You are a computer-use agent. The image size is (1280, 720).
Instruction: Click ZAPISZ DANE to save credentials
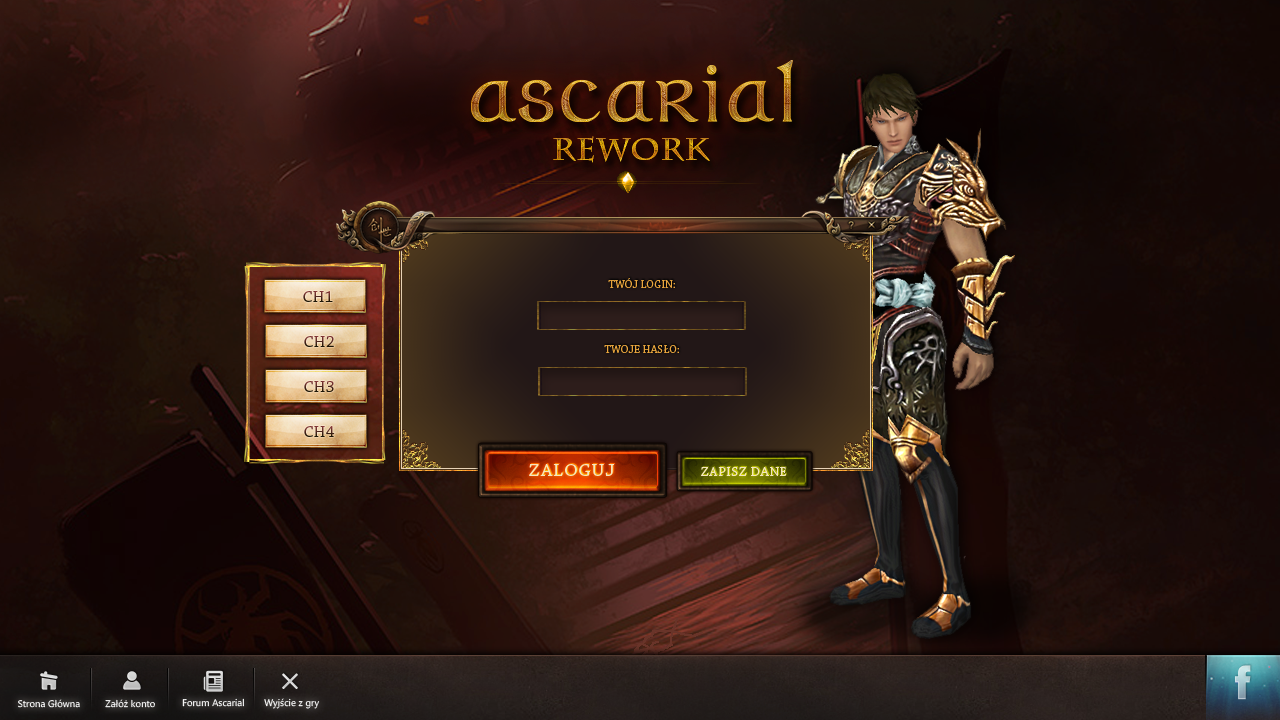tap(744, 470)
